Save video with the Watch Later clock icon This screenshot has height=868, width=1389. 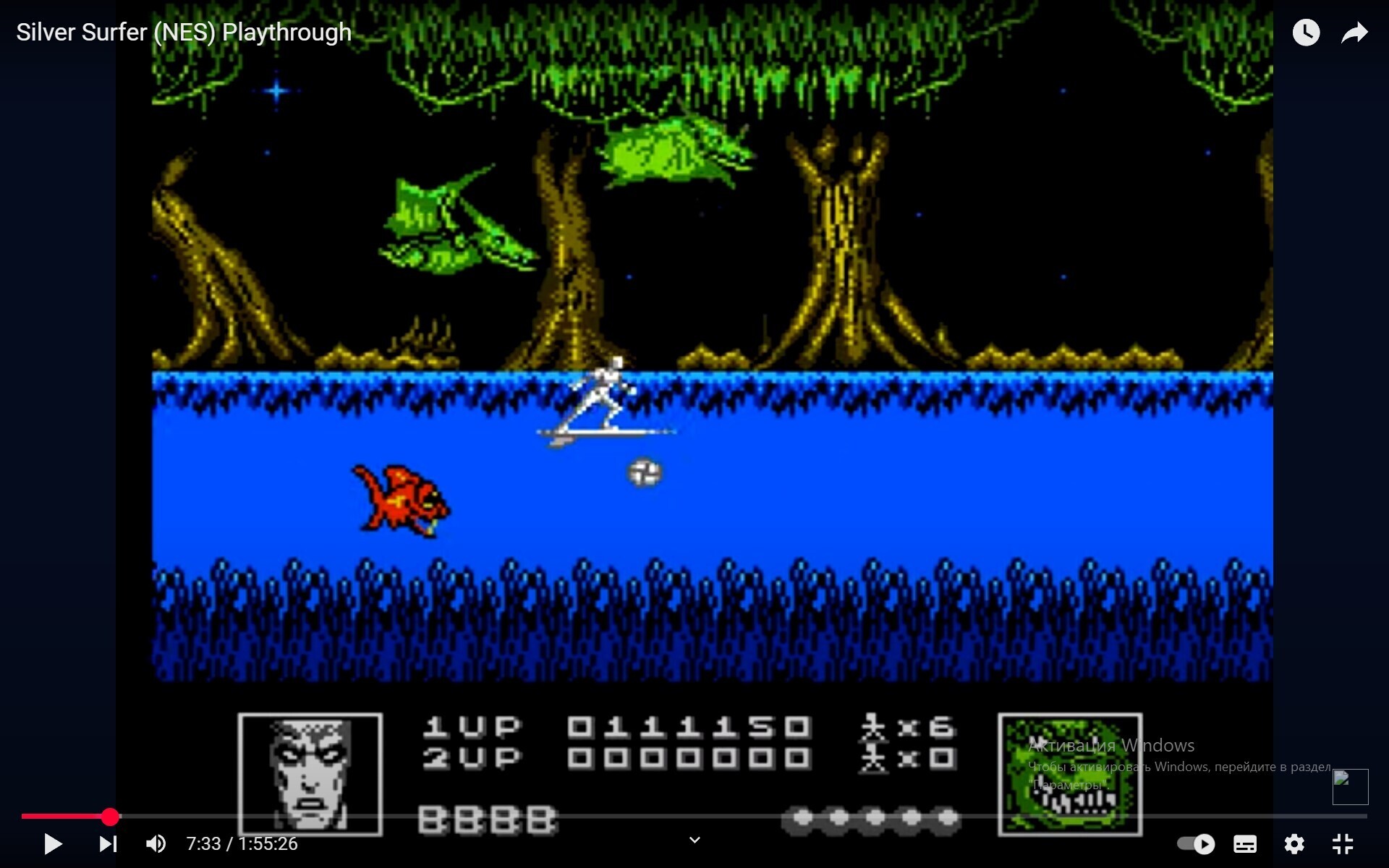coord(1306,32)
